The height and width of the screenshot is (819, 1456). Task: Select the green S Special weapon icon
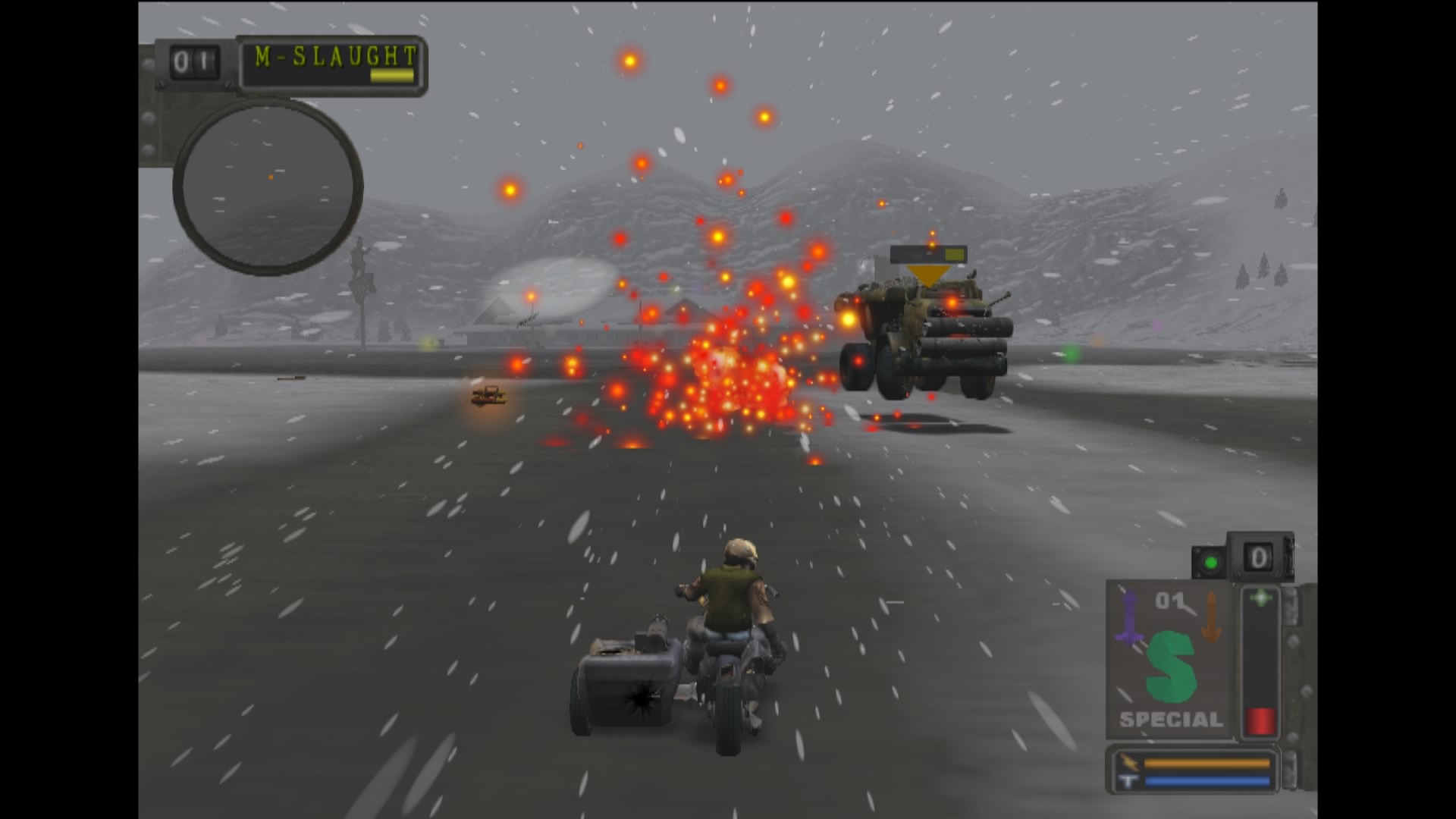click(1169, 667)
